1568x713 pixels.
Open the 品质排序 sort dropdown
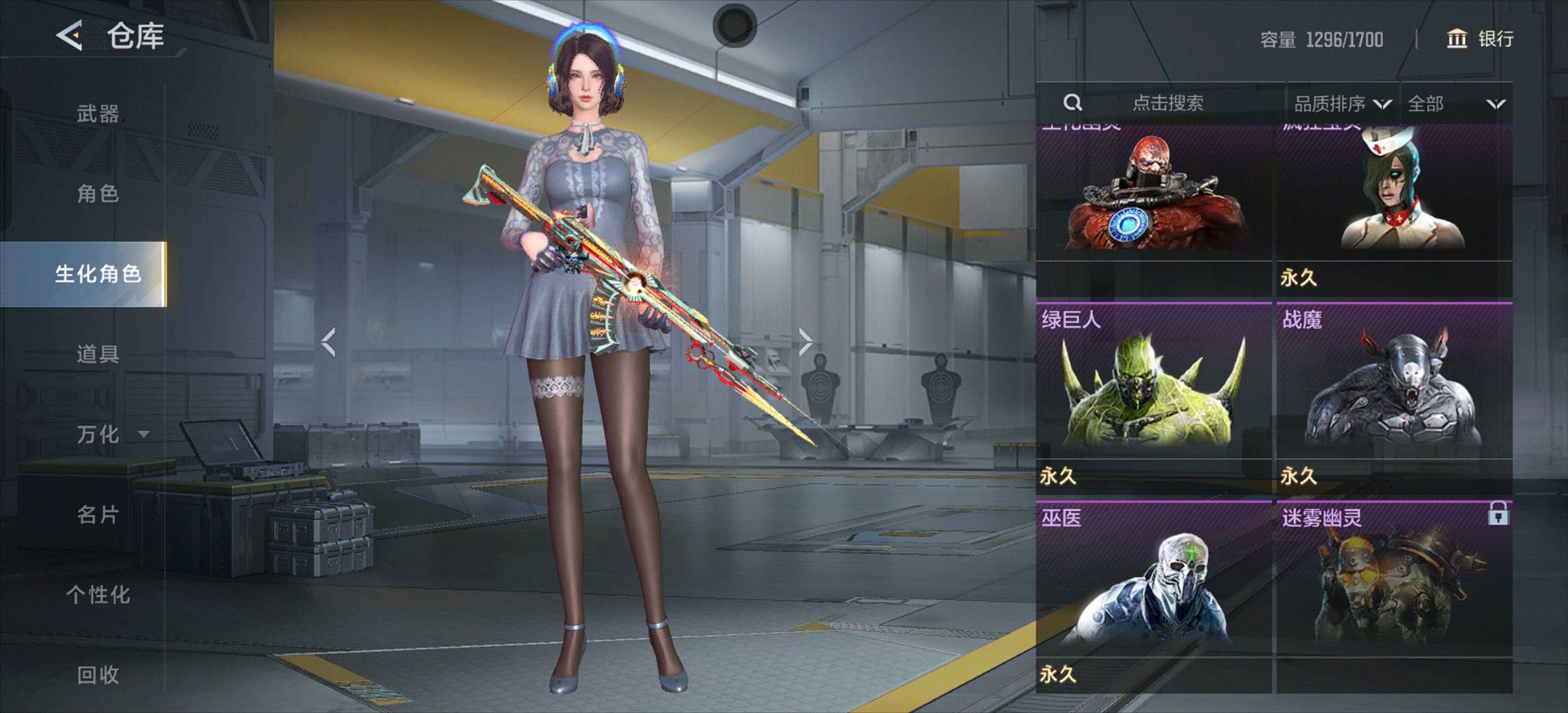coord(1342,104)
